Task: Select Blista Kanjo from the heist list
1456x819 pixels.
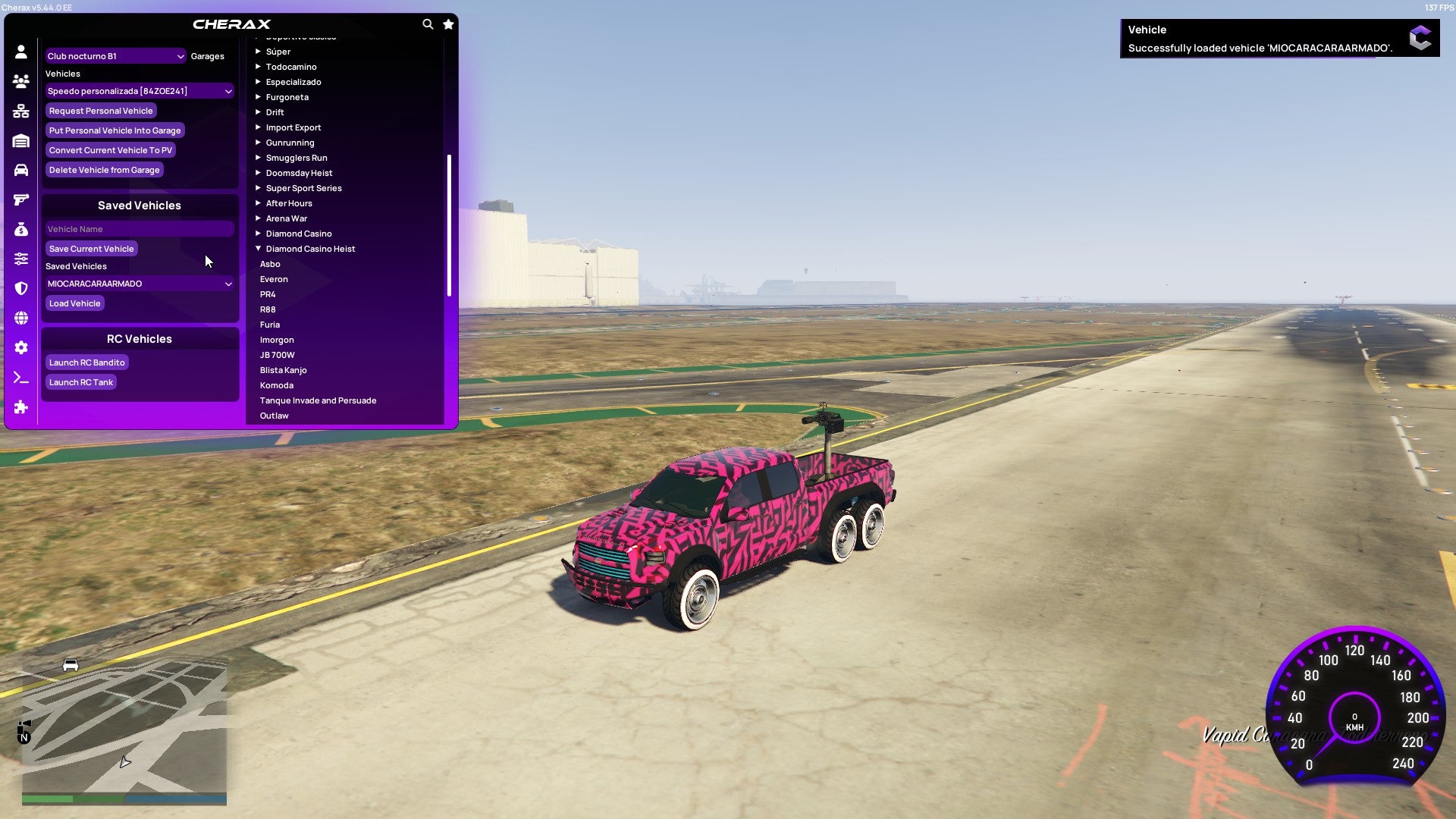Action: pos(283,369)
